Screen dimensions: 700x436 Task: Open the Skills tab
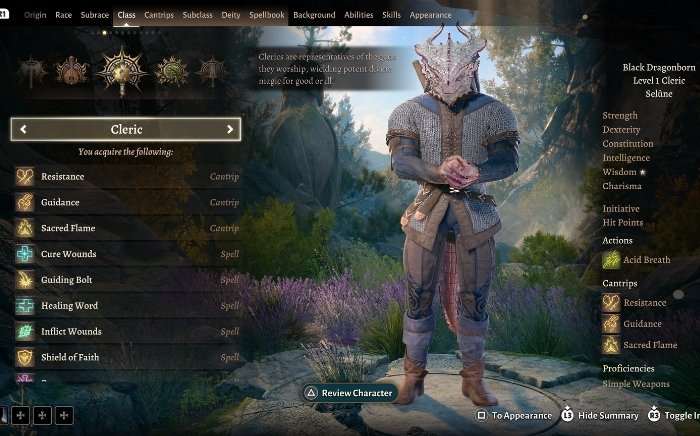(392, 15)
